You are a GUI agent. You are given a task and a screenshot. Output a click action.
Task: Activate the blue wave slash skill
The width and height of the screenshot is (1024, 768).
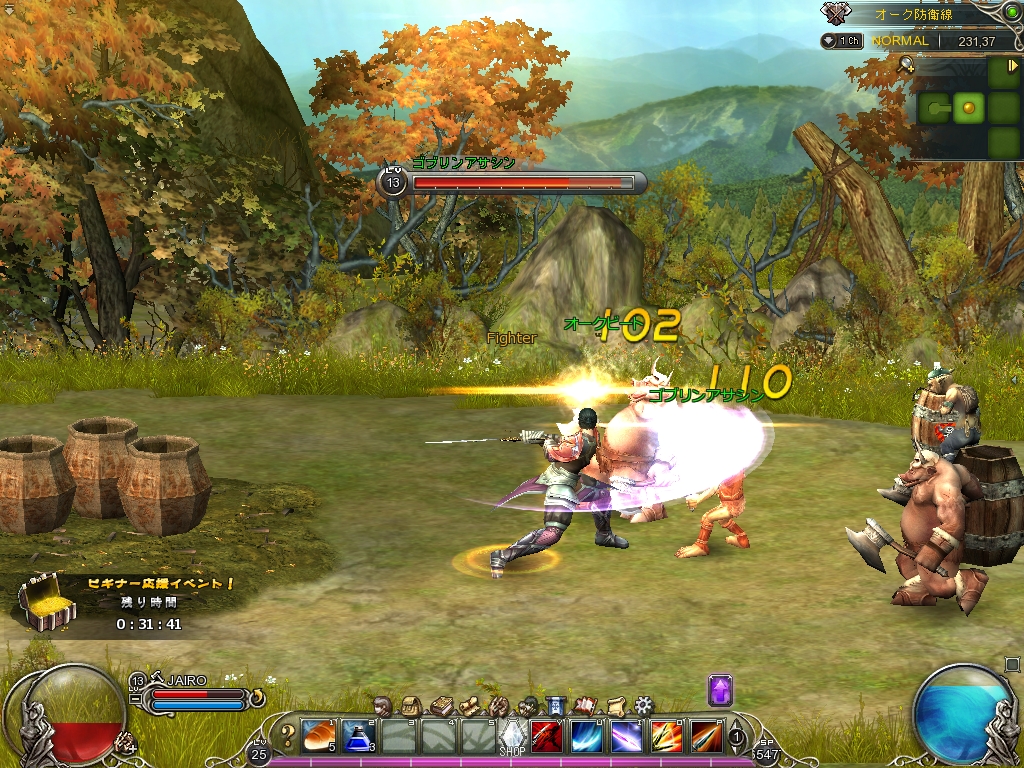[x=586, y=737]
